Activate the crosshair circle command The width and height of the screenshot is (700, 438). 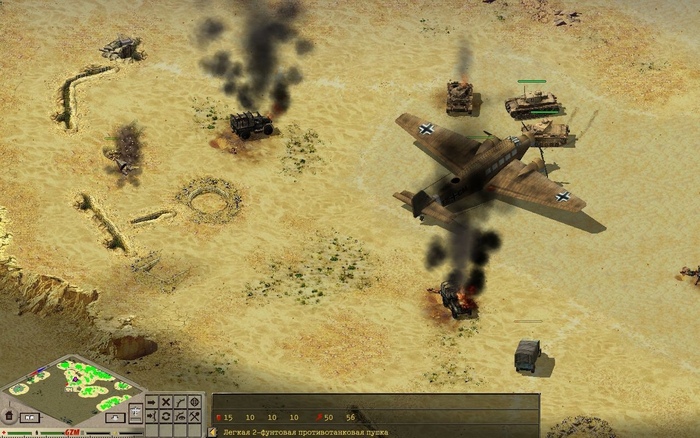click(x=194, y=402)
